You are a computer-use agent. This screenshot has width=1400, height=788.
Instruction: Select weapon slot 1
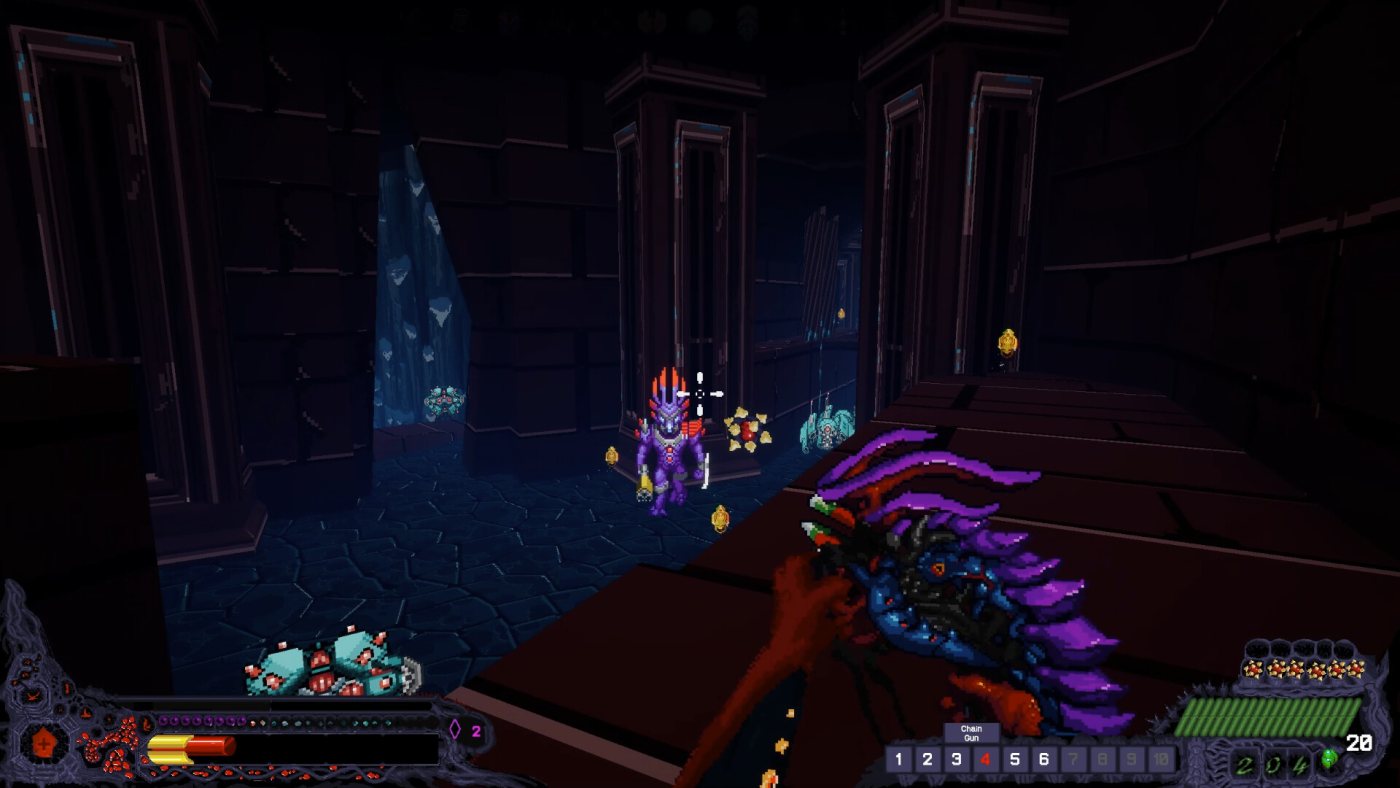(898, 760)
